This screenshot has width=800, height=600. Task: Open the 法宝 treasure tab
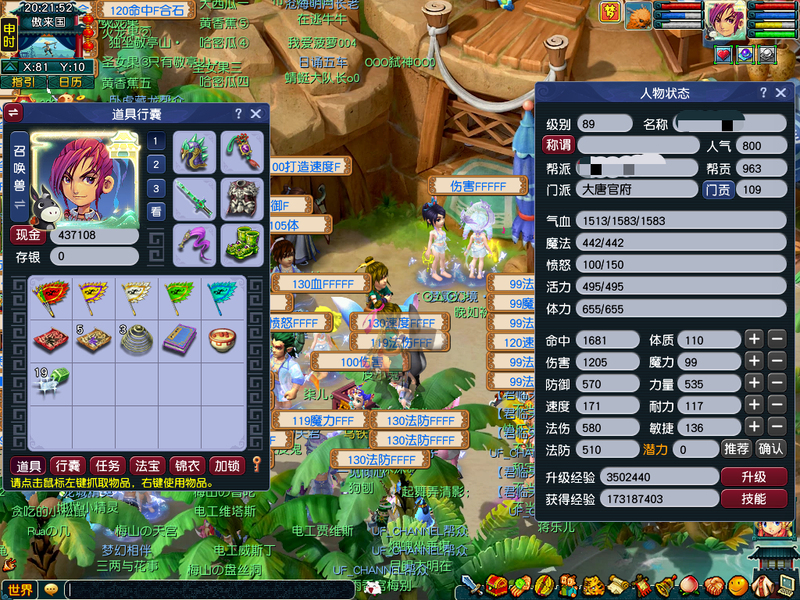tap(147, 465)
